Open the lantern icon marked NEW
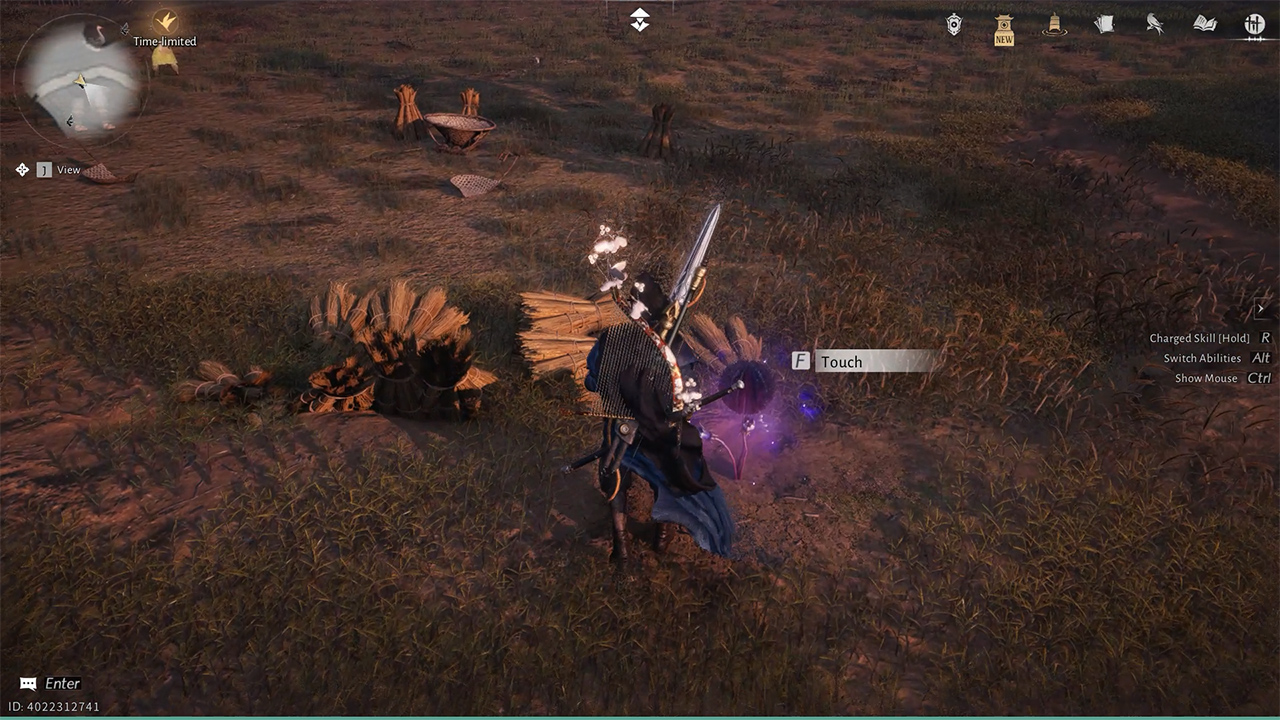1280x720 pixels. click(x=1004, y=29)
